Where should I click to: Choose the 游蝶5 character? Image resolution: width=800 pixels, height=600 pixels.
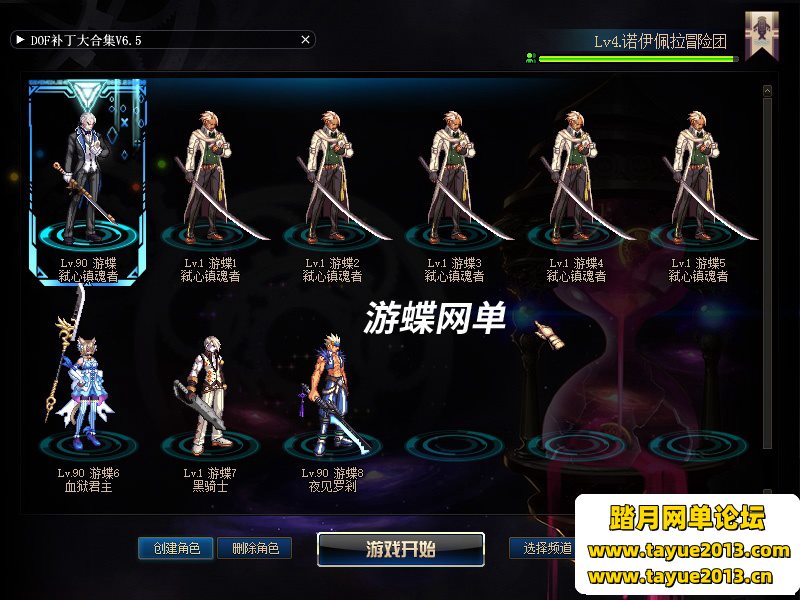tap(700, 180)
